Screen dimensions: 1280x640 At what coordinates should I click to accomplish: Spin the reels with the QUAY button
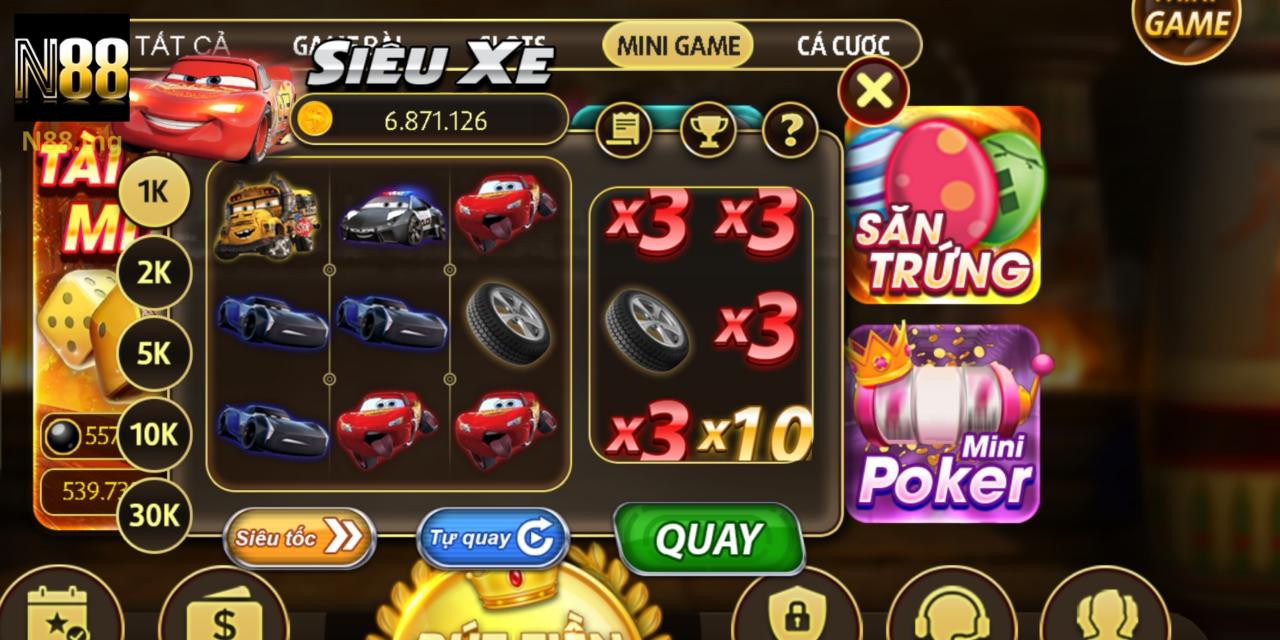pos(709,539)
